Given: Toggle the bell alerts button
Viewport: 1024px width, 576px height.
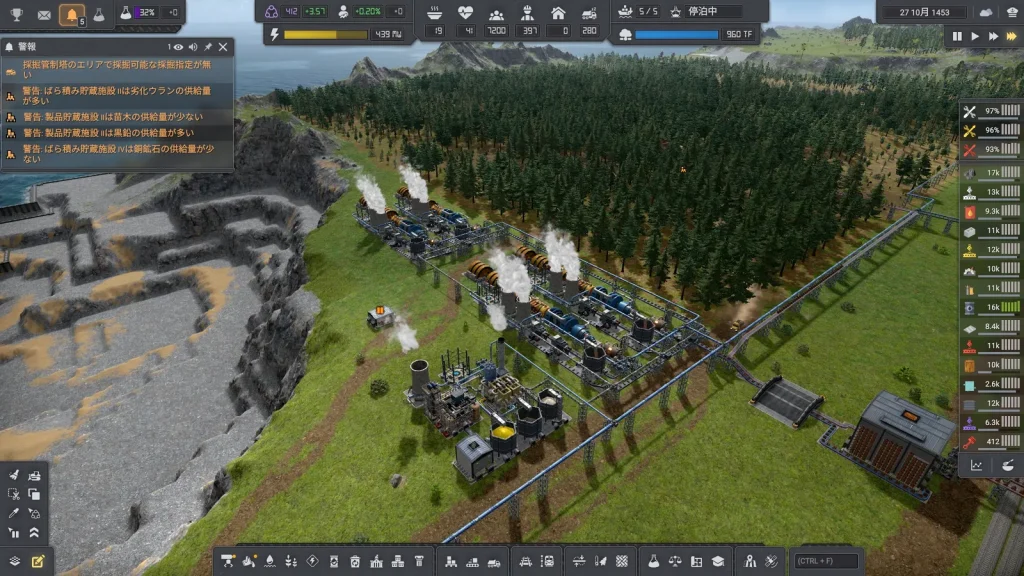Looking at the screenshot, I should click(x=72, y=14).
